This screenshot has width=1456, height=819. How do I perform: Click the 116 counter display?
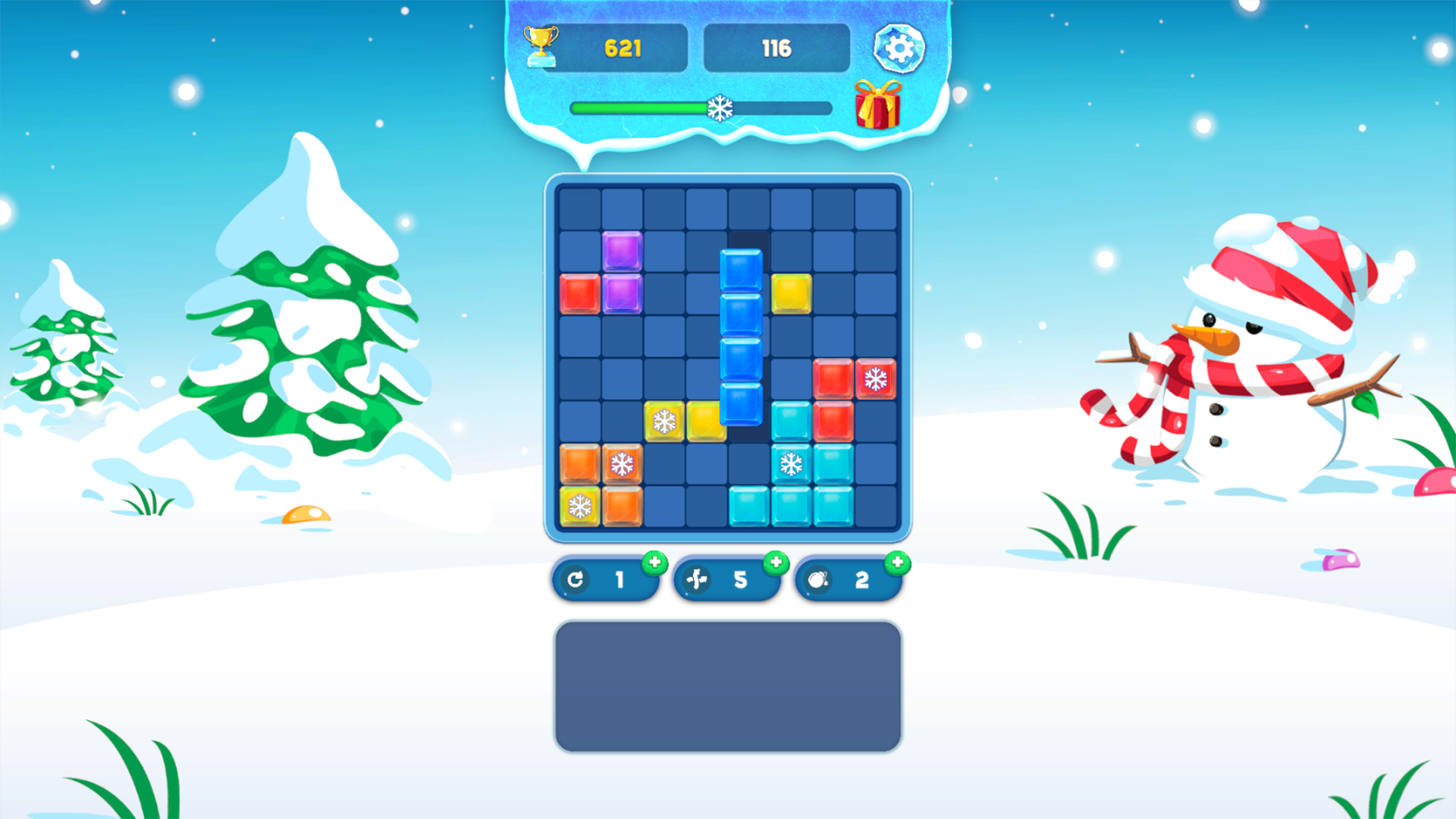[776, 47]
